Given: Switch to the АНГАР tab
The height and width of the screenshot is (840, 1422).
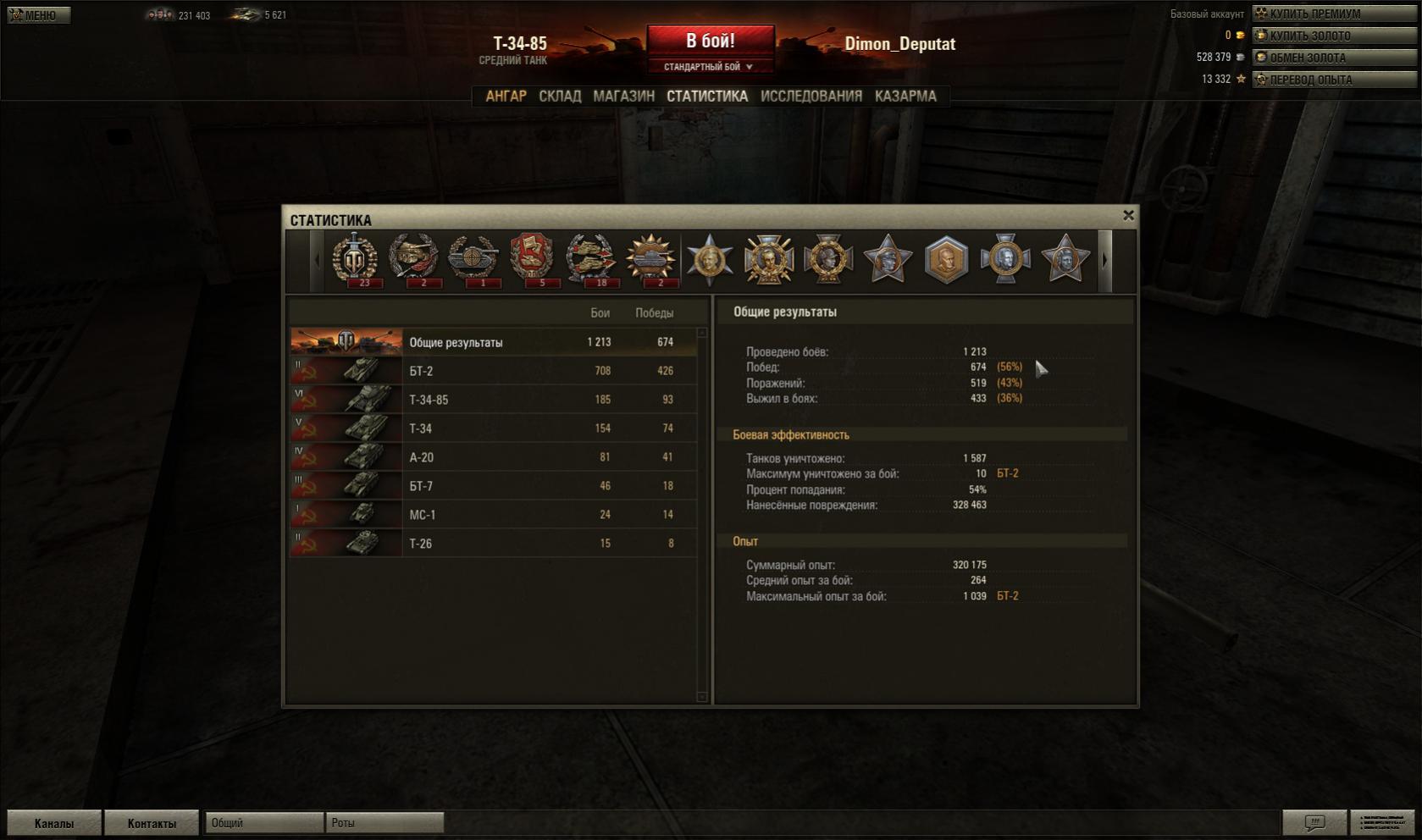Looking at the screenshot, I should 506,97.
